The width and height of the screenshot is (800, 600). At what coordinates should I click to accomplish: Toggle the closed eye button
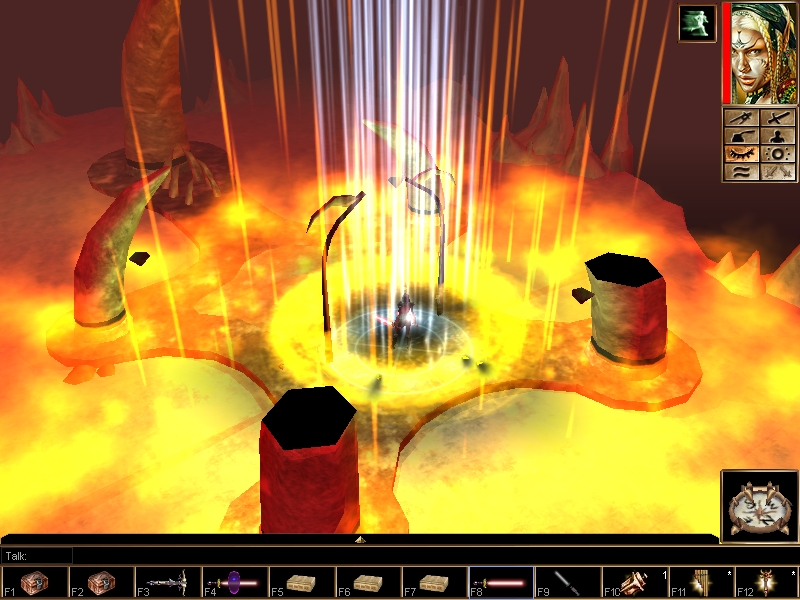741,153
